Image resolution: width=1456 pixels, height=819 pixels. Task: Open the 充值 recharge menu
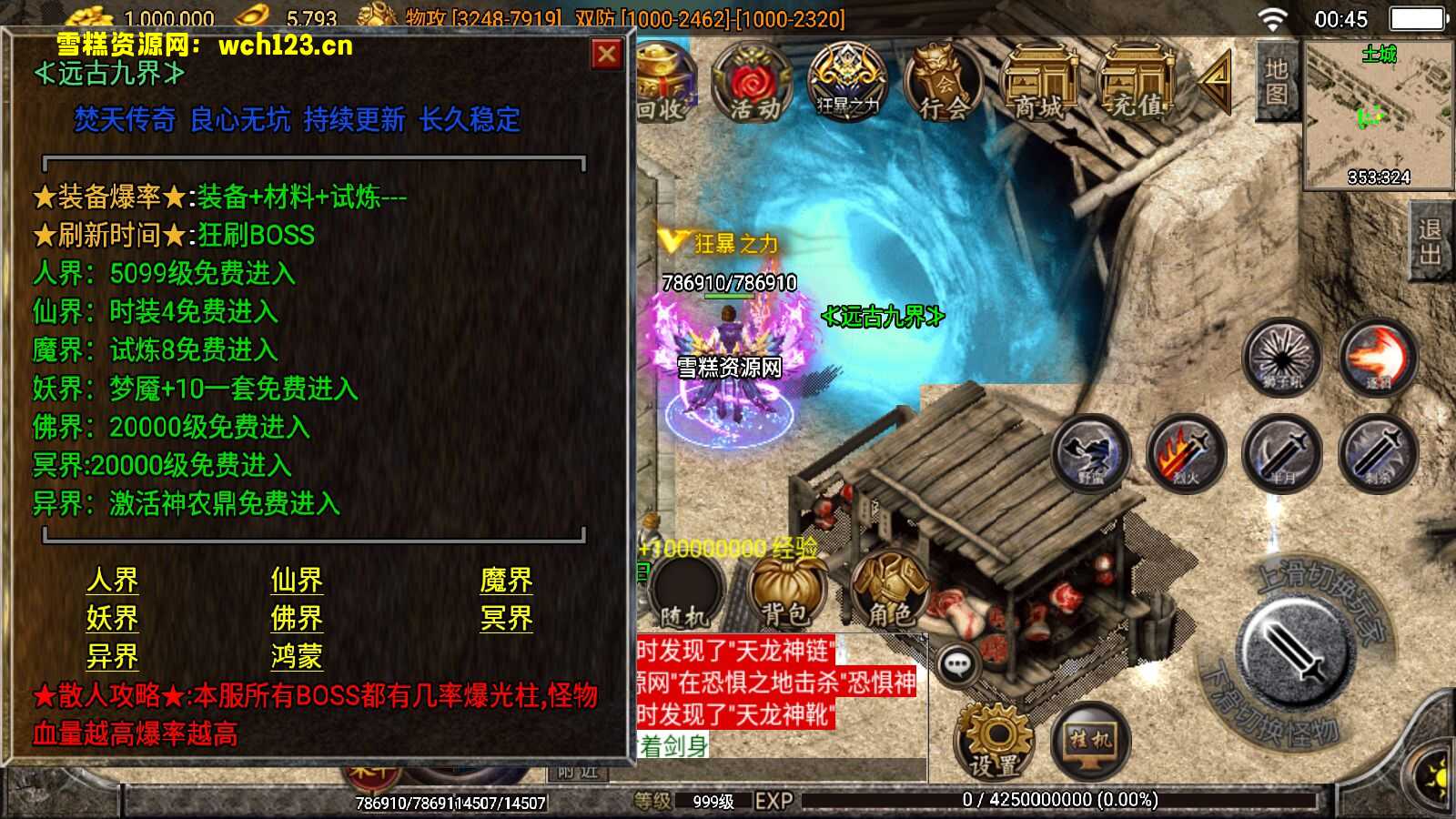tap(1135, 84)
